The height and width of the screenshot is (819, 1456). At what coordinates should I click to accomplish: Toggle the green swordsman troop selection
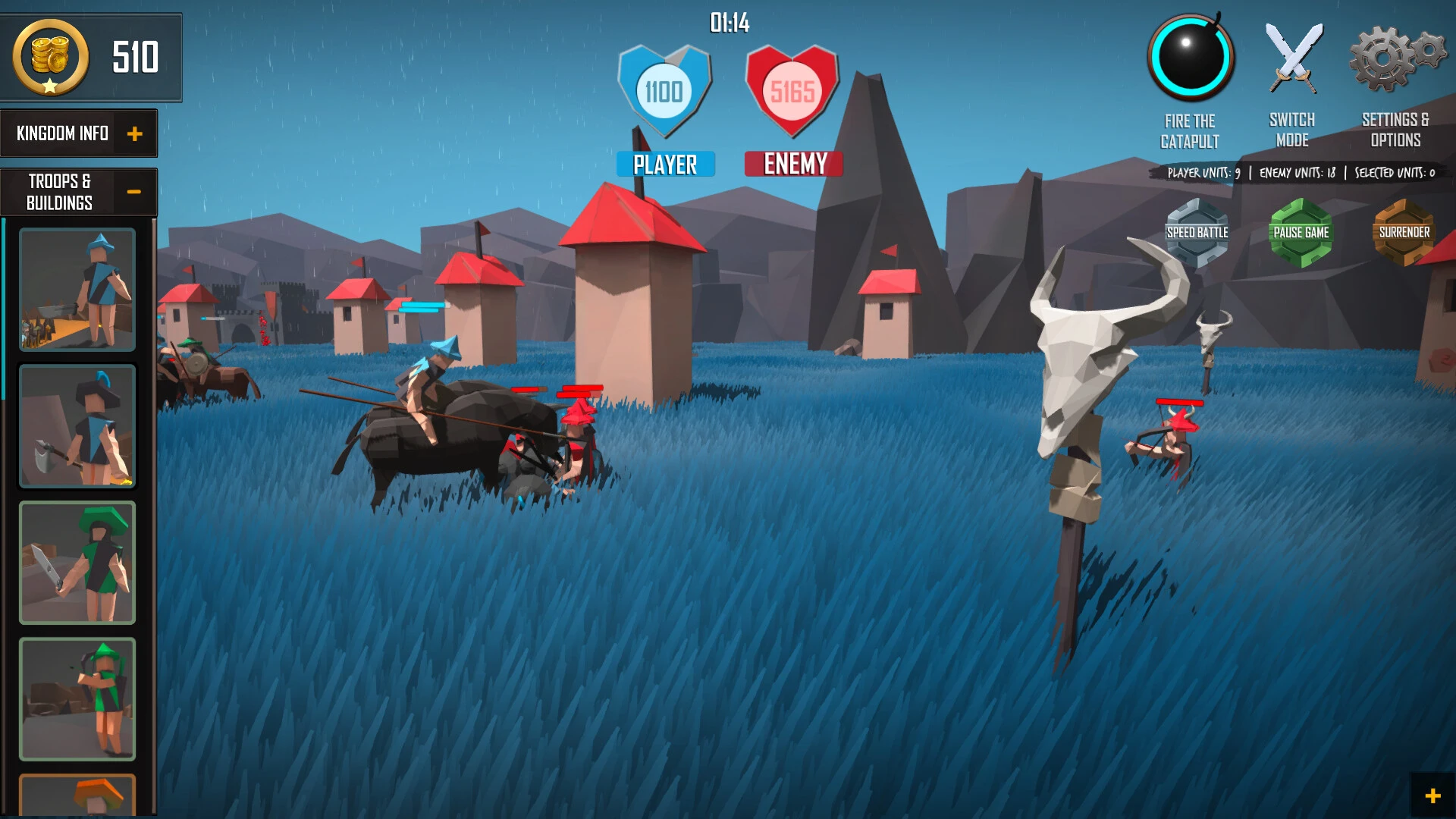(76, 561)
